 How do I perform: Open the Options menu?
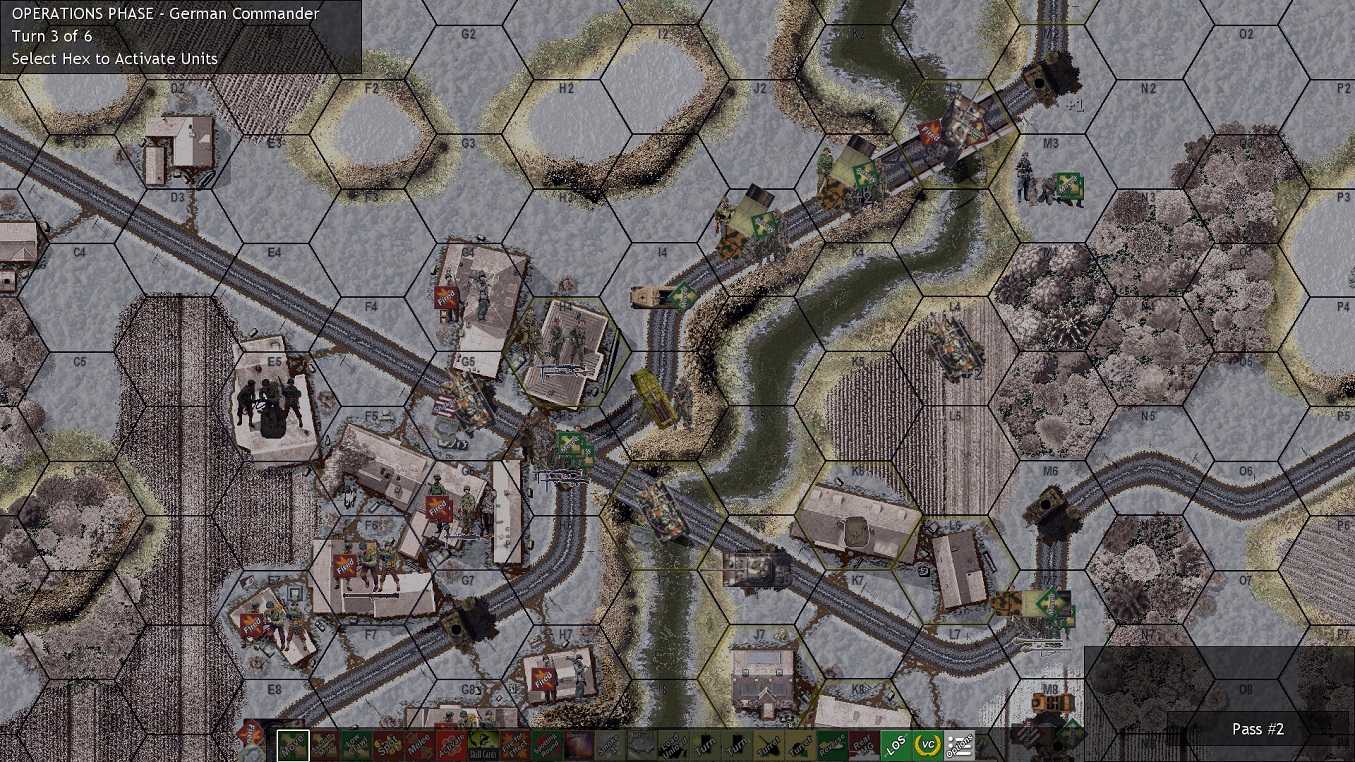pos(961,745)
